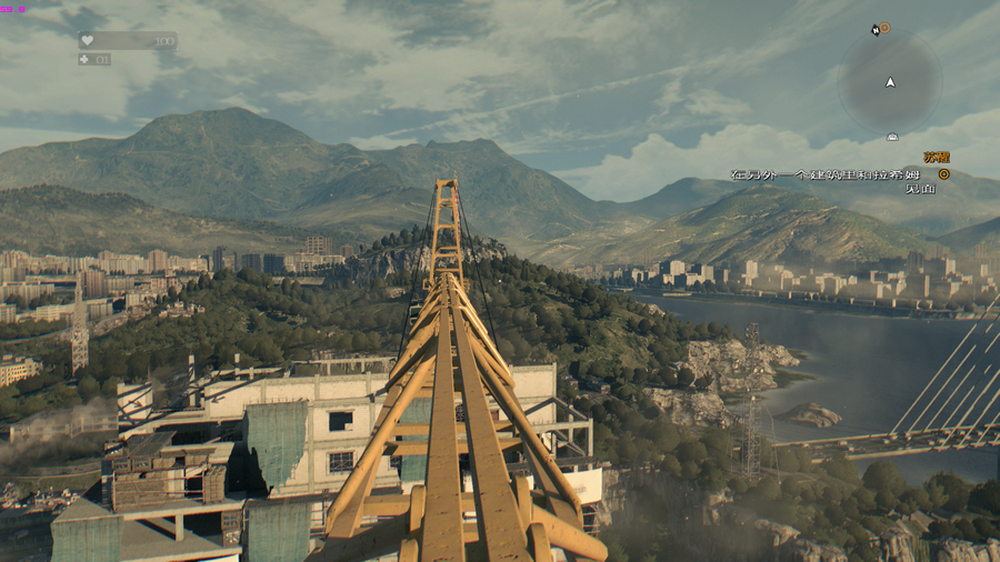
Task: Click the 苏醒 quest objective tracker
Action: tap(936, 158)
